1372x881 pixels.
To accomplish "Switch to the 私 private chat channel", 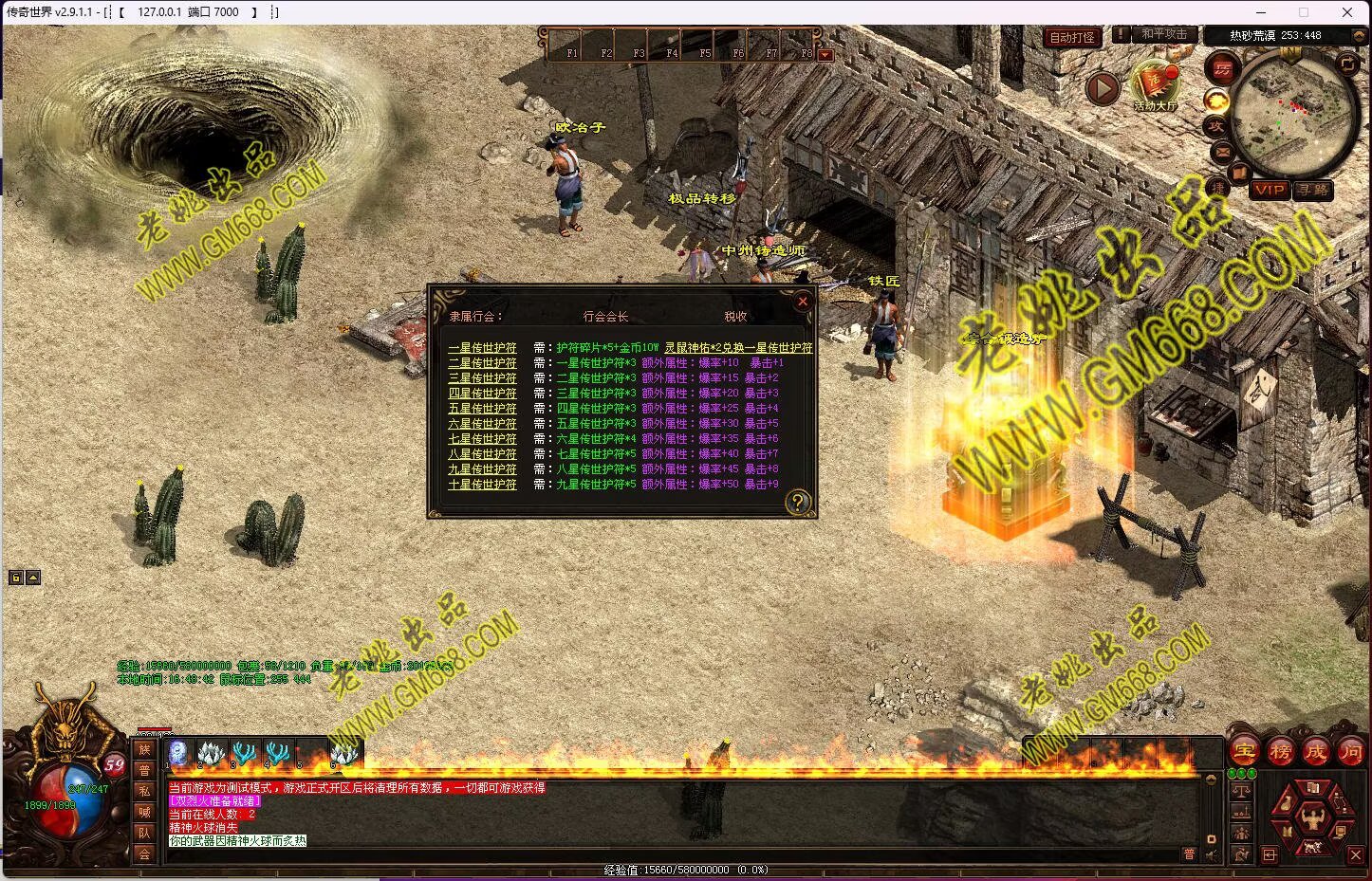I will pos(144,791).
